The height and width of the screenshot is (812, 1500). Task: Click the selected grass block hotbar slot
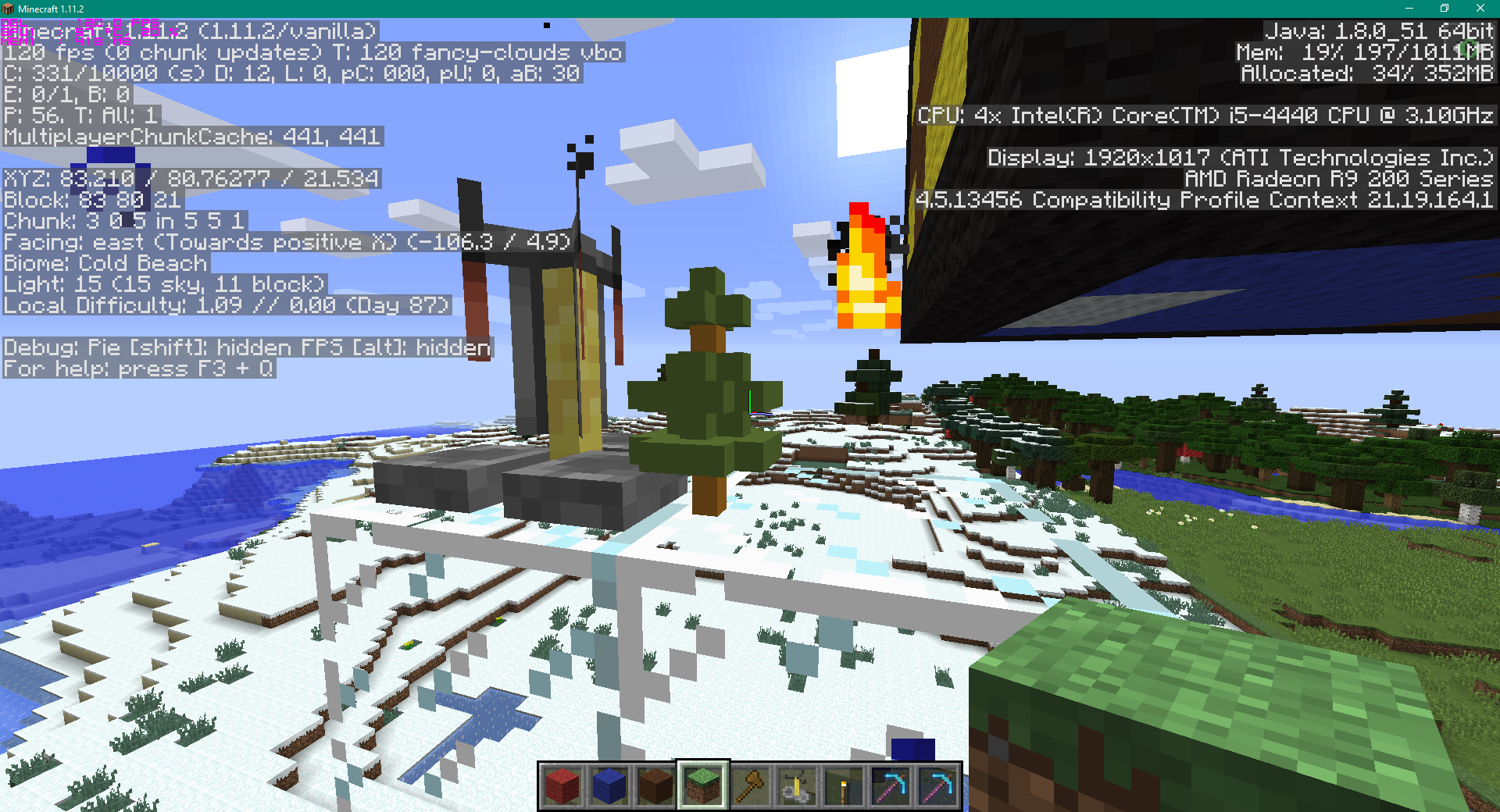(x=702, y=786)
